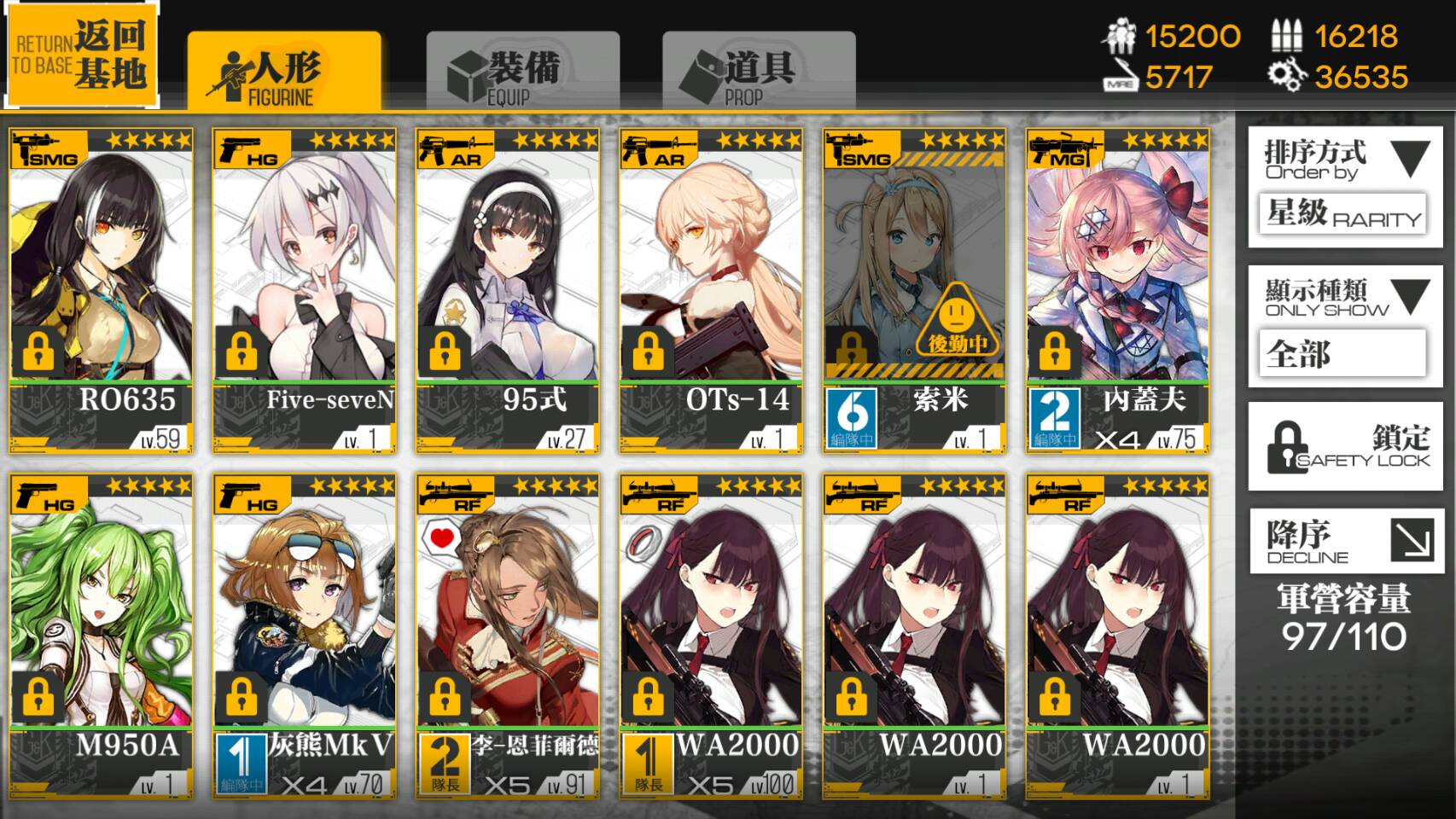Screen dimensions: 1456x819
Task: Choose the level 100 WA2000 card
Action: [x=711, y=636]
